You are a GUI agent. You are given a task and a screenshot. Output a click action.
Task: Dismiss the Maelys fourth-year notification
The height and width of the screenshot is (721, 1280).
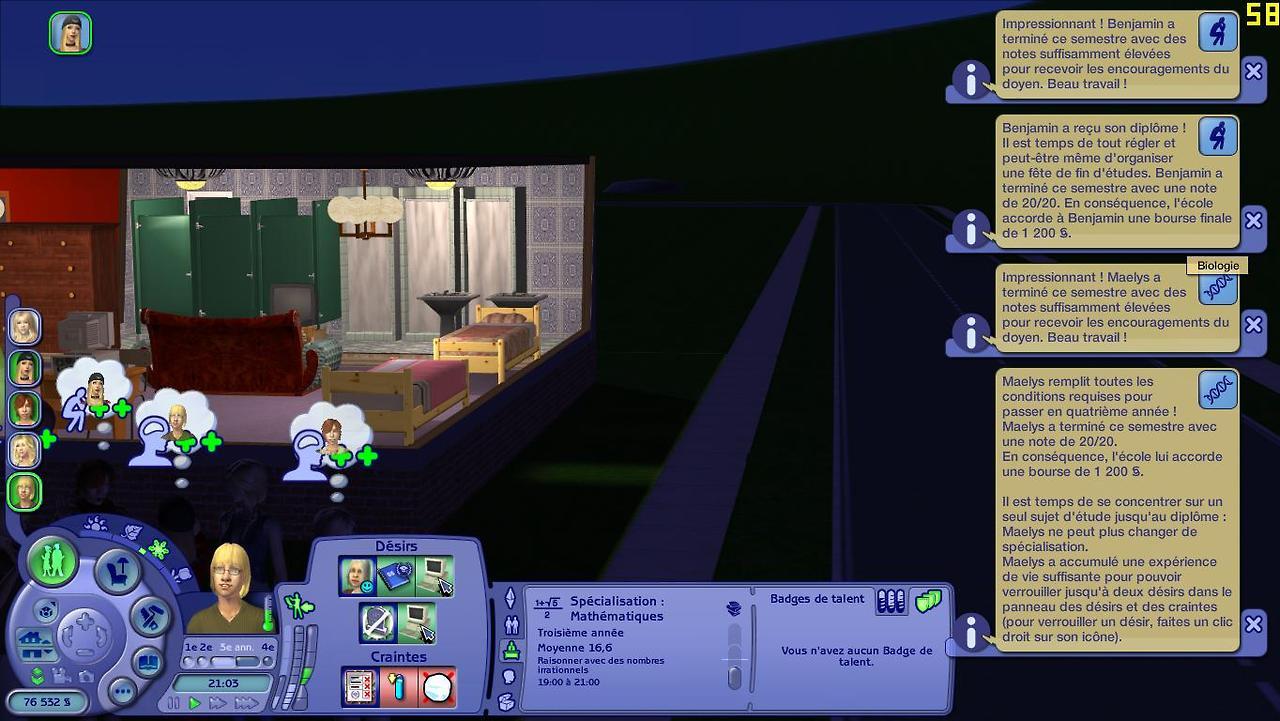tap(1253, 625)
